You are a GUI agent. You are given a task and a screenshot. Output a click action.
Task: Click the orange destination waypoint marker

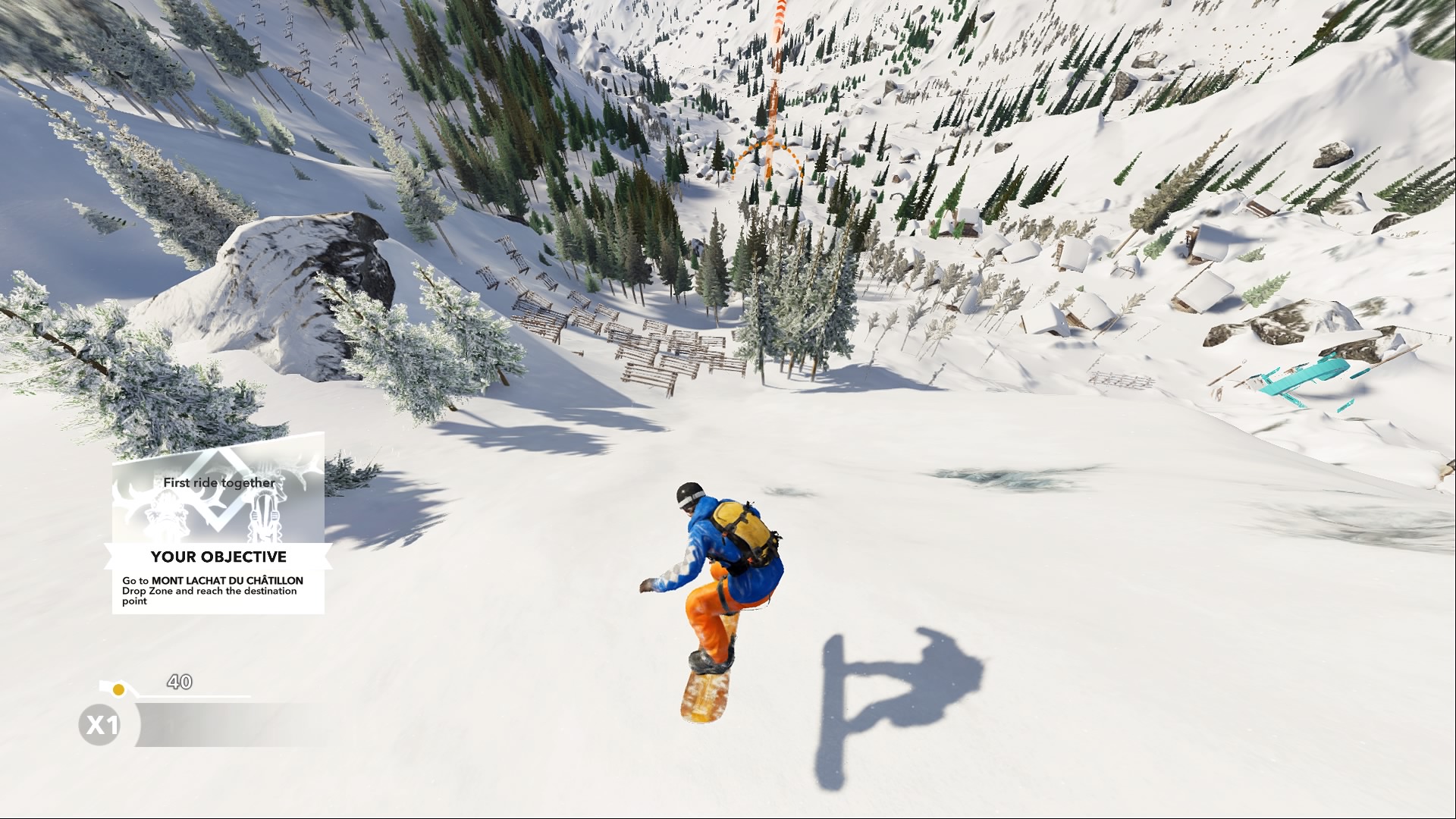tap(767, 157)
